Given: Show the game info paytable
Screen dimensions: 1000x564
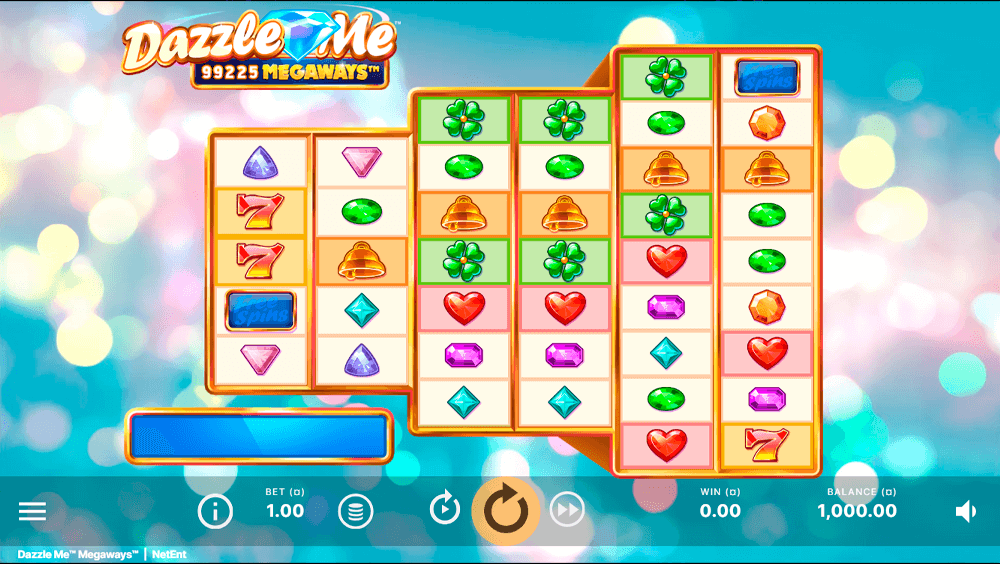Looking at the screenshot, I should (215, 512).
